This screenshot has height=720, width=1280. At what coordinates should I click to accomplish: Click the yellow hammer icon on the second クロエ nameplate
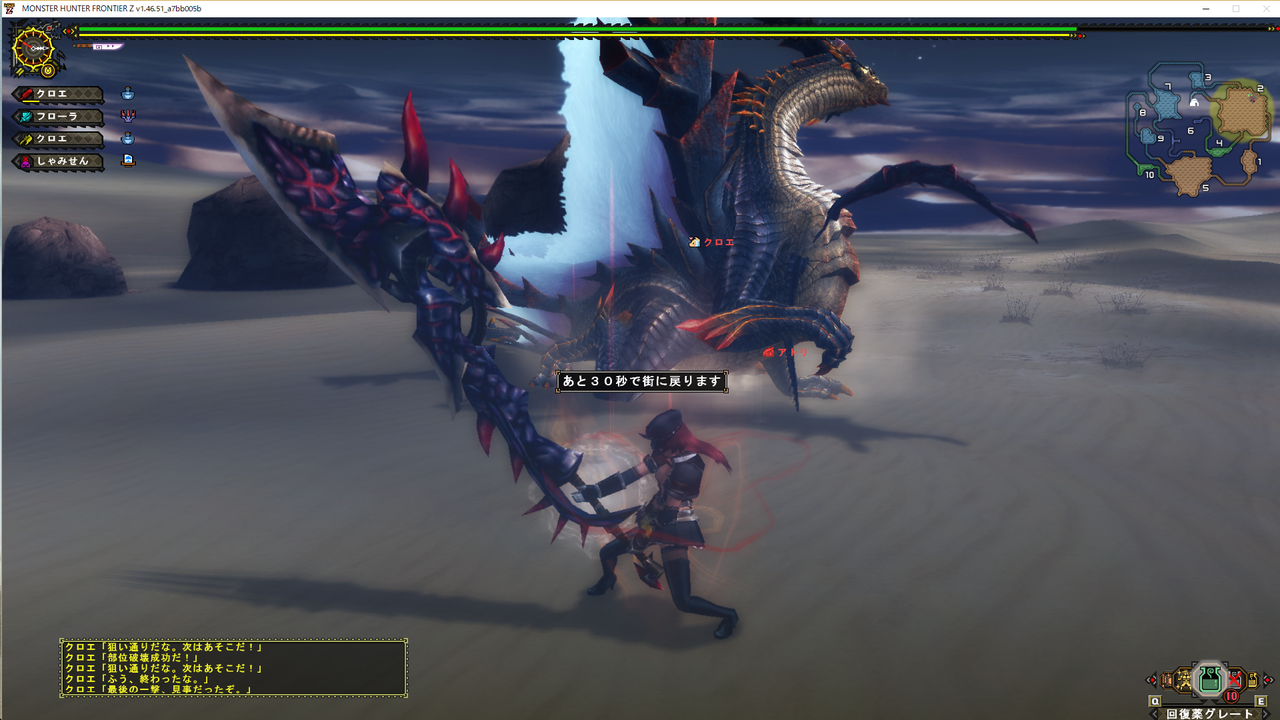click(x=25, y=138)
